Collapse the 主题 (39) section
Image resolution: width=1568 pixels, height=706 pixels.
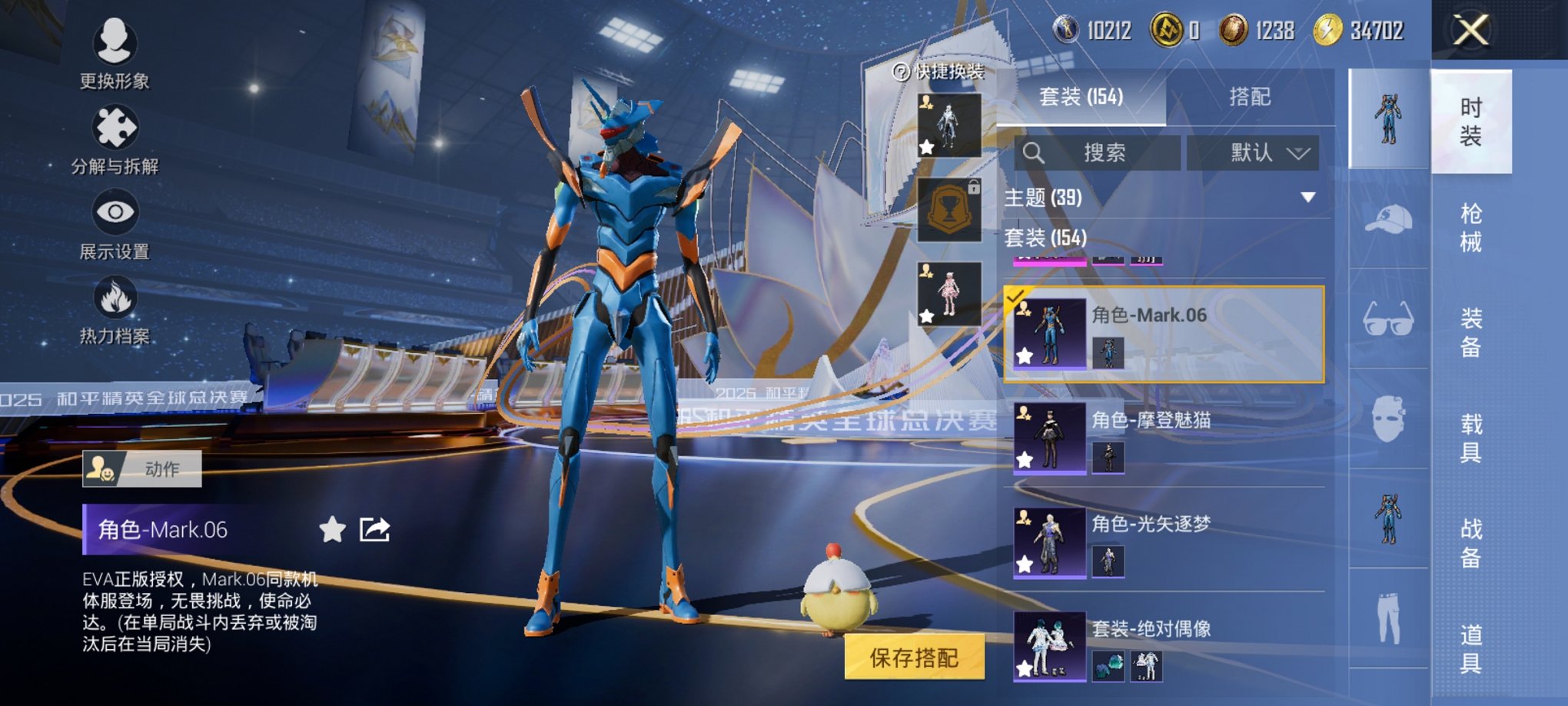pos(1307,198)
